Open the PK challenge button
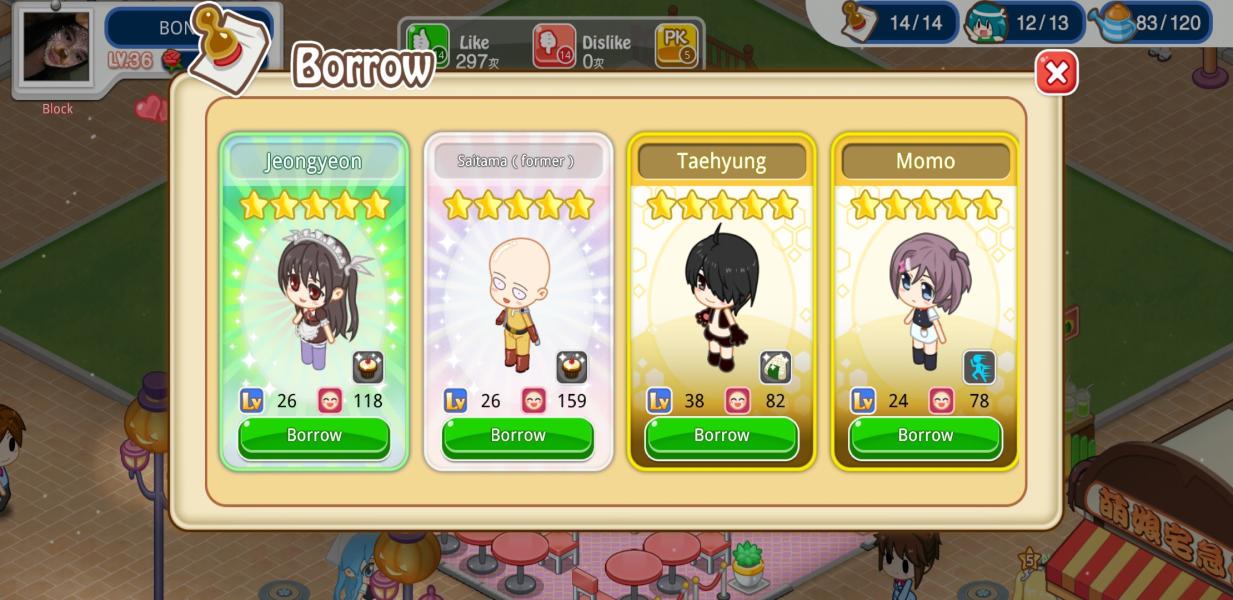This screenshot has height=600, width=1233. (x=676, y=45)
